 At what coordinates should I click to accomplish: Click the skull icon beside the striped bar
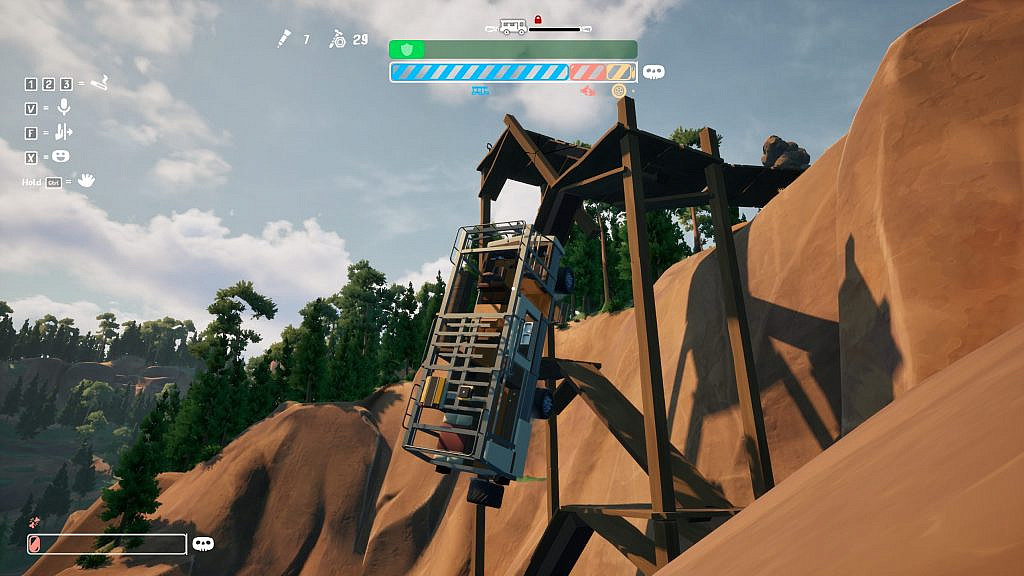click(654, 72)
